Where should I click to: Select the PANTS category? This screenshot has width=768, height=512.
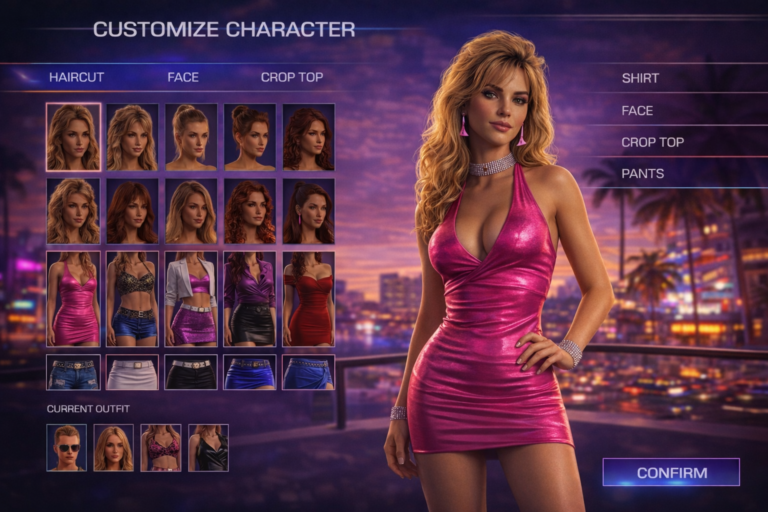point(642,174)
